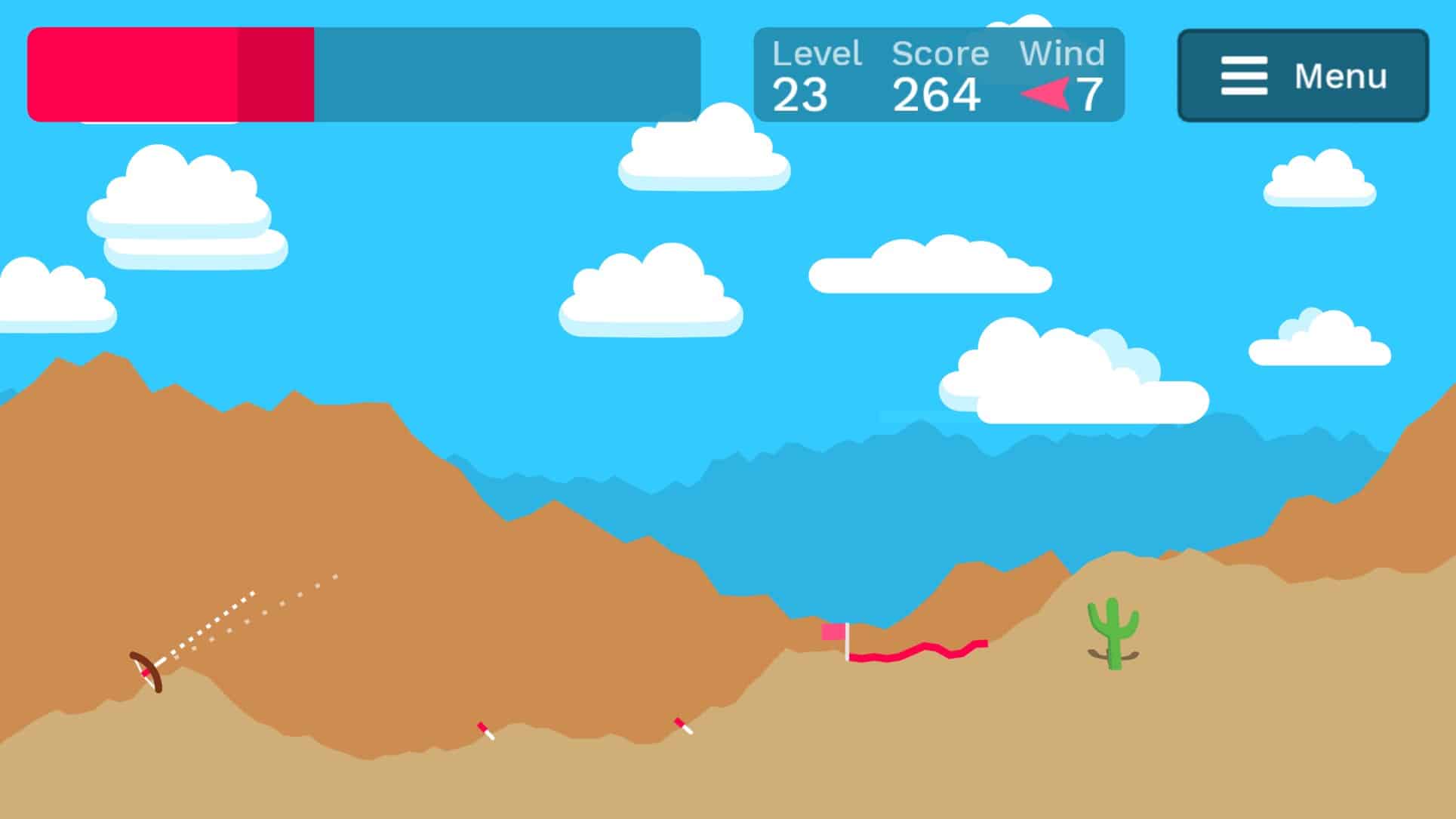
Task: Select the bow on the left hillside
Action: pyautogui.click(x=145, y=671)
